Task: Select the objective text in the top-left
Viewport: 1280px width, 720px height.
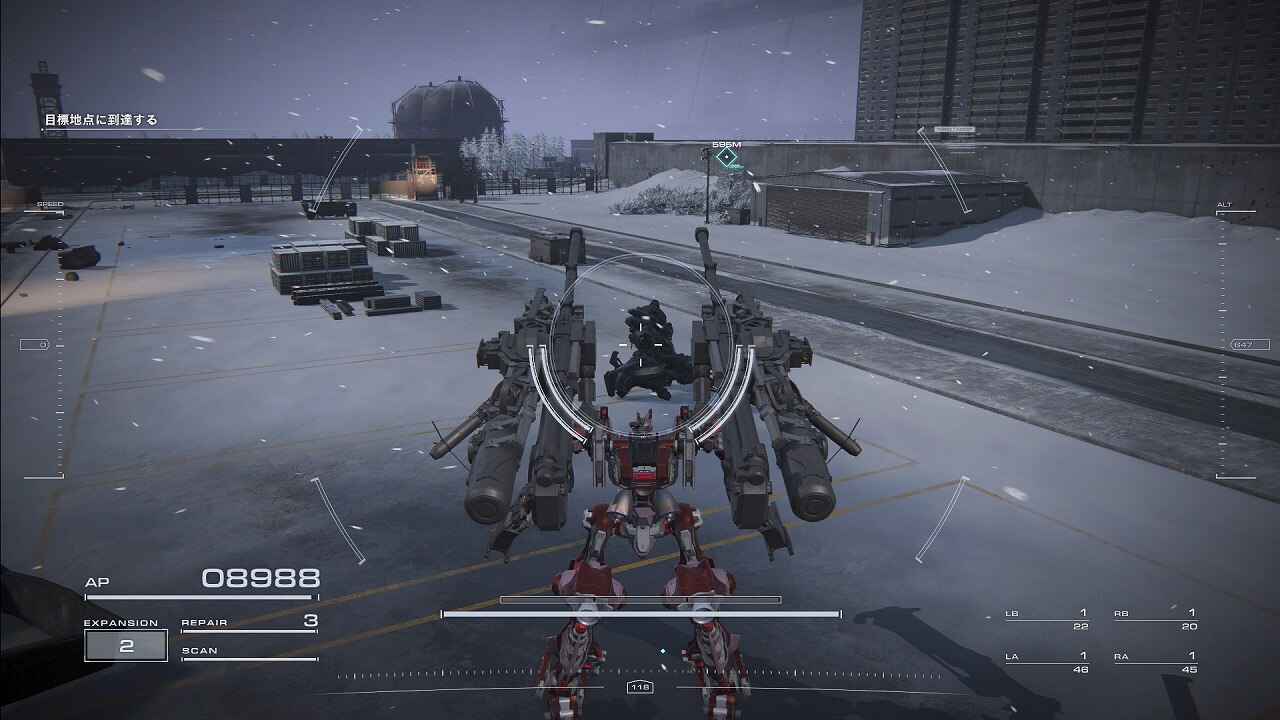Action: [x=100, y=121]
